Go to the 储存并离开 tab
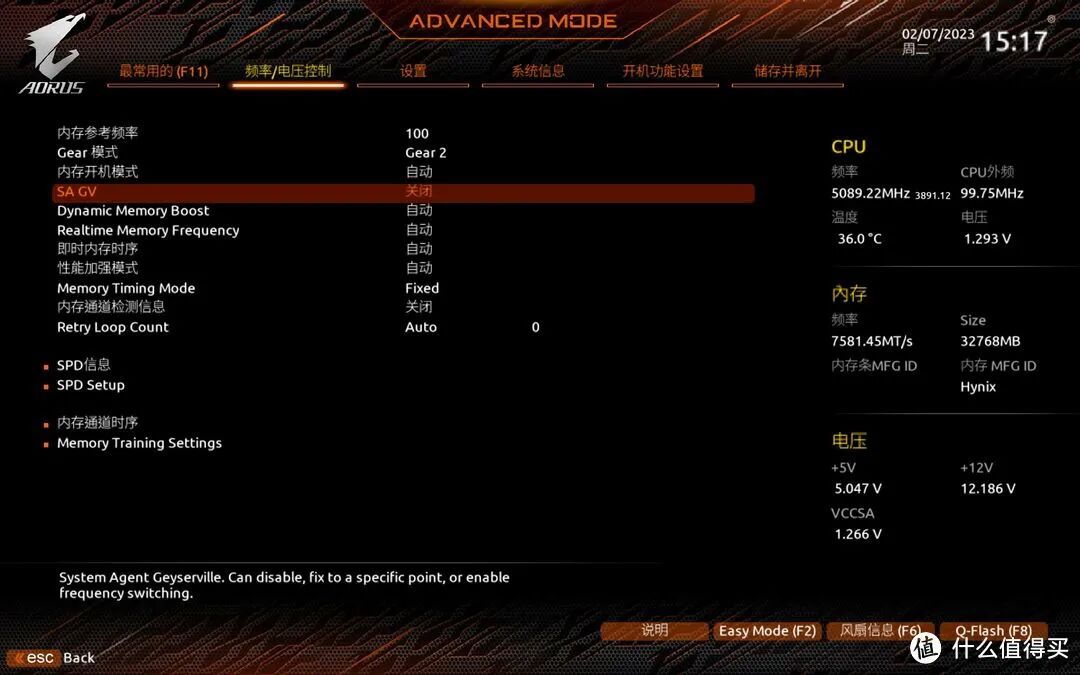 tap(788, 71)
